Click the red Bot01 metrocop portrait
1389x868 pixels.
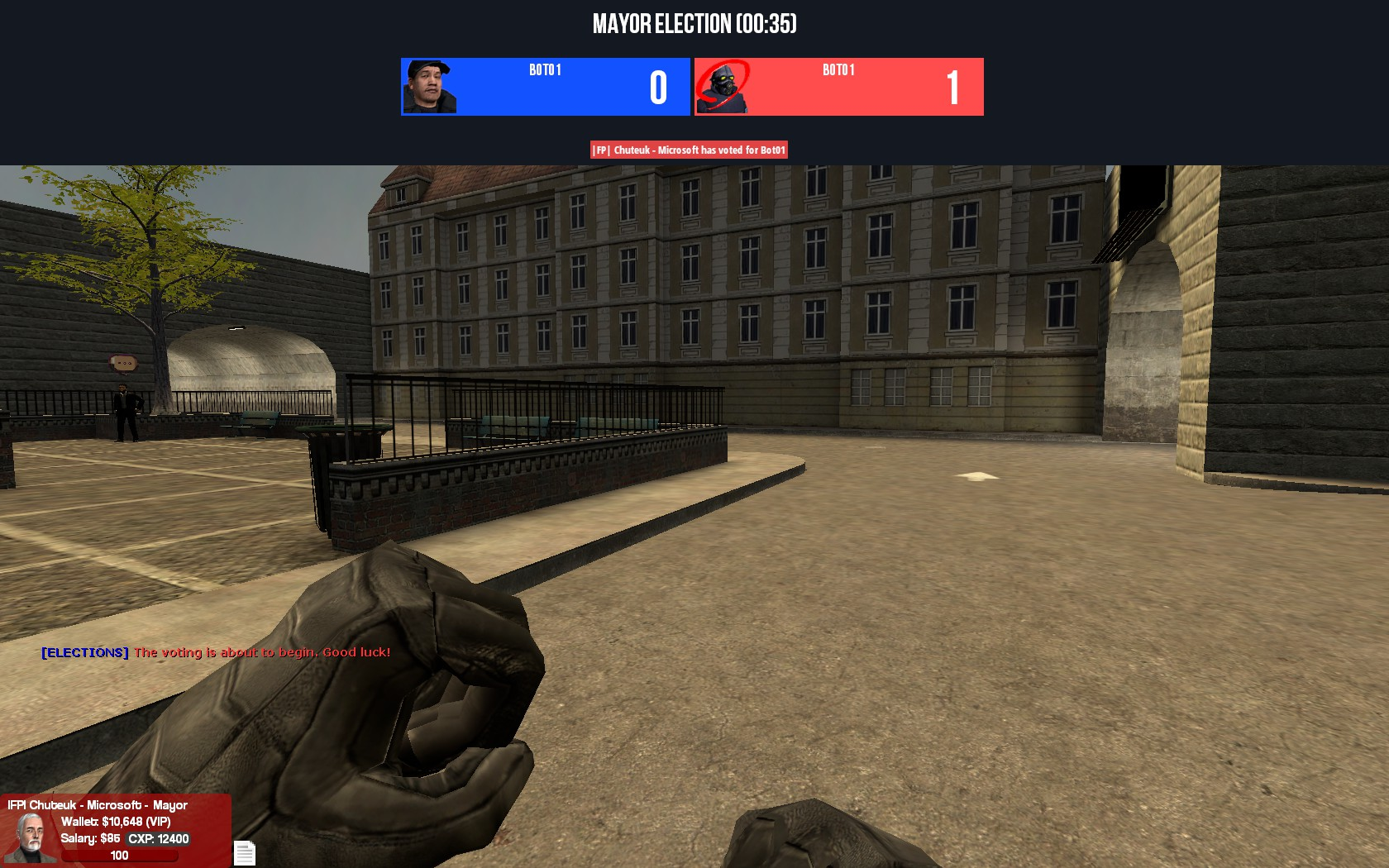click(723, 87)
